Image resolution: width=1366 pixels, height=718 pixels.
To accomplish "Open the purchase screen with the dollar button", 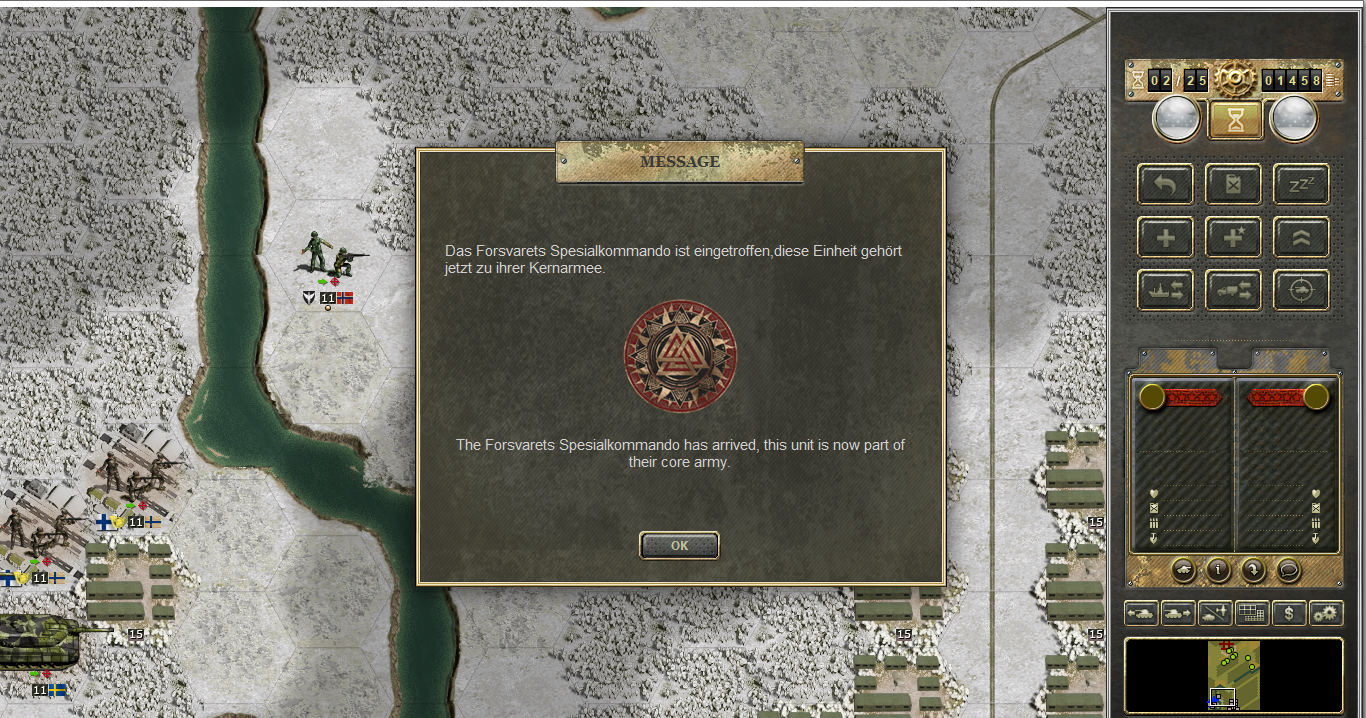I will coord(1289,613).
